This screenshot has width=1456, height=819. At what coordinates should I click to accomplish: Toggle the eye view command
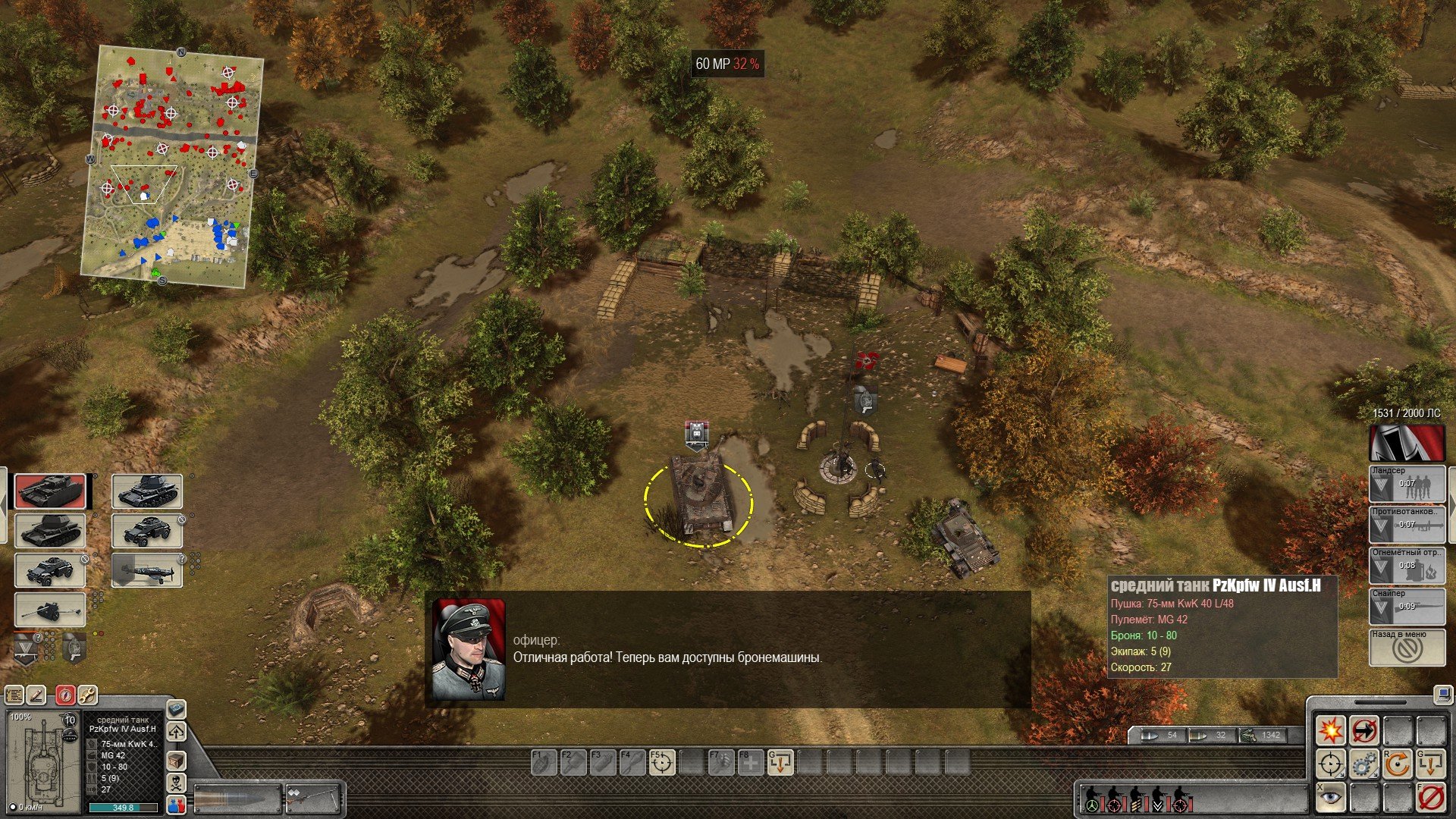[1330, 798]
